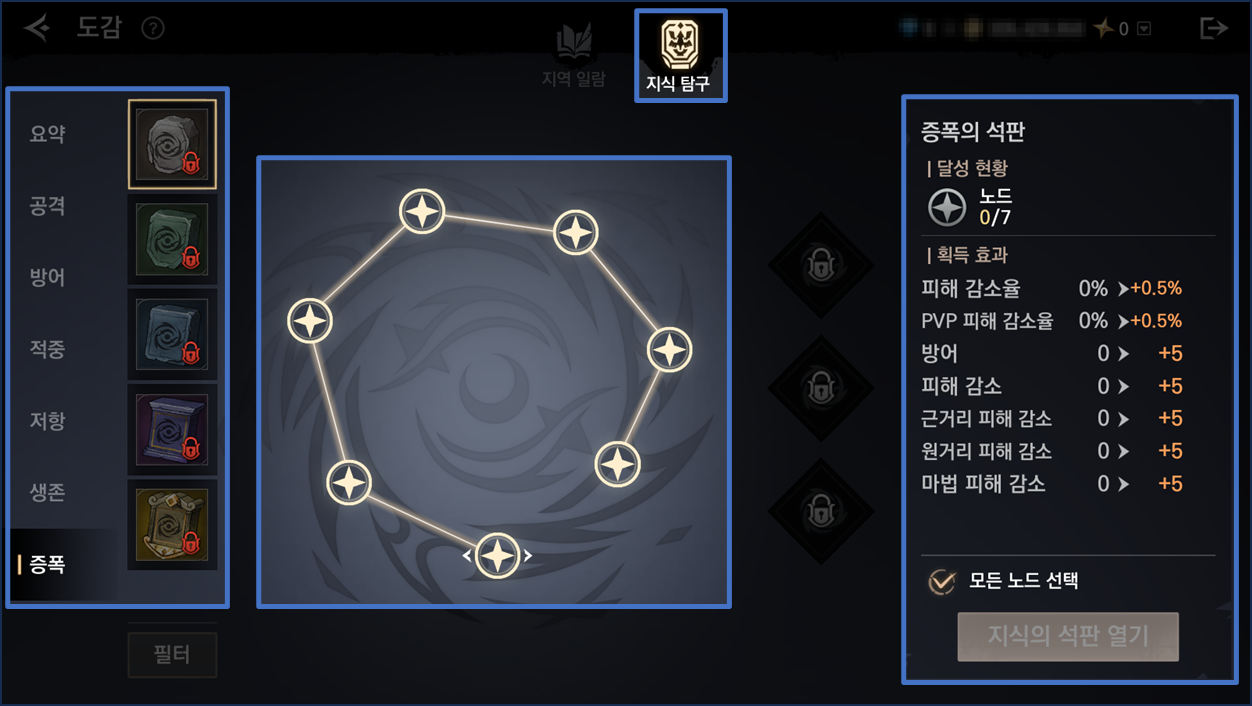Toggle the 모든 노드 선택 checkbox
The image size is (1252, 706).
pyautogui.click(x=942, y=581)
